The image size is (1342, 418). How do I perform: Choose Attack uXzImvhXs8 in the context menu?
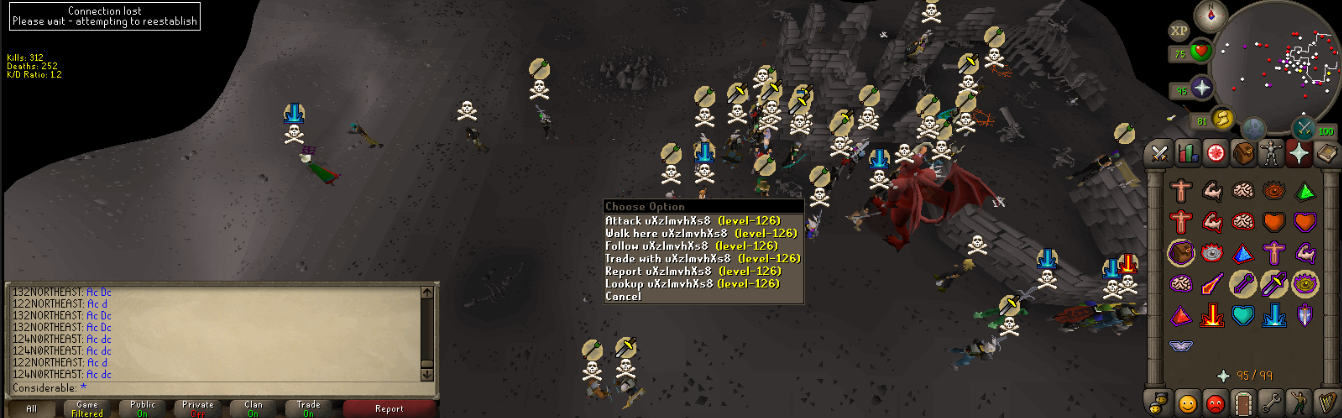click(690, 220)
